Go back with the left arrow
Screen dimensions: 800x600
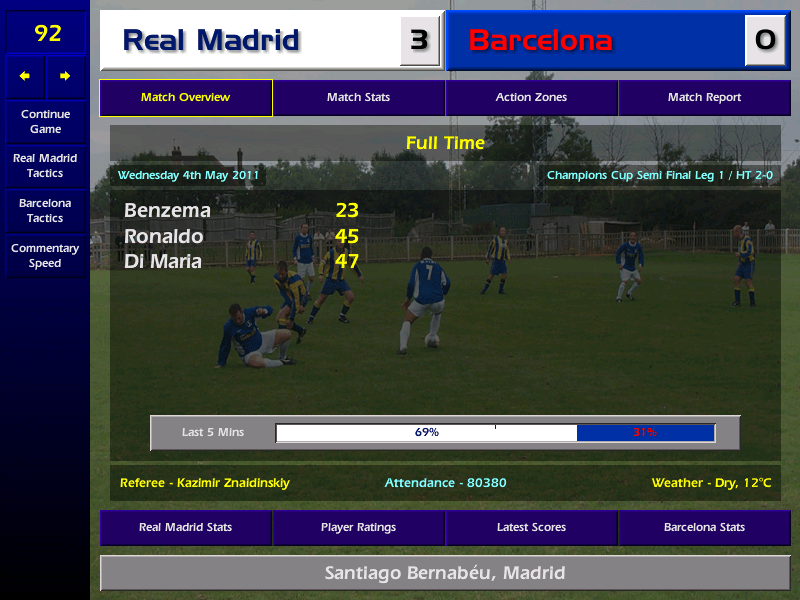pyautogui.click(x=25, y=76)
